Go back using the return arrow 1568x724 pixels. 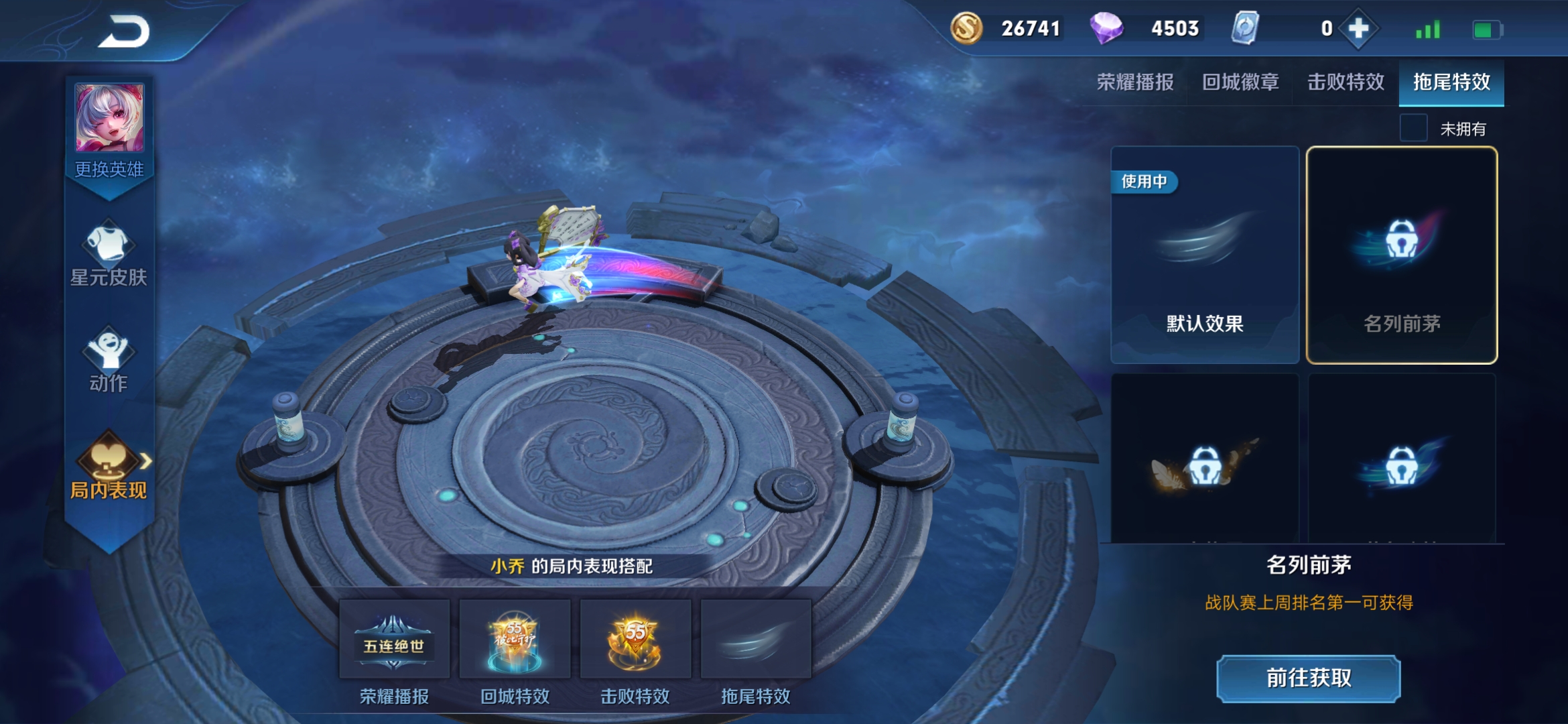click(x=125, y=32)
